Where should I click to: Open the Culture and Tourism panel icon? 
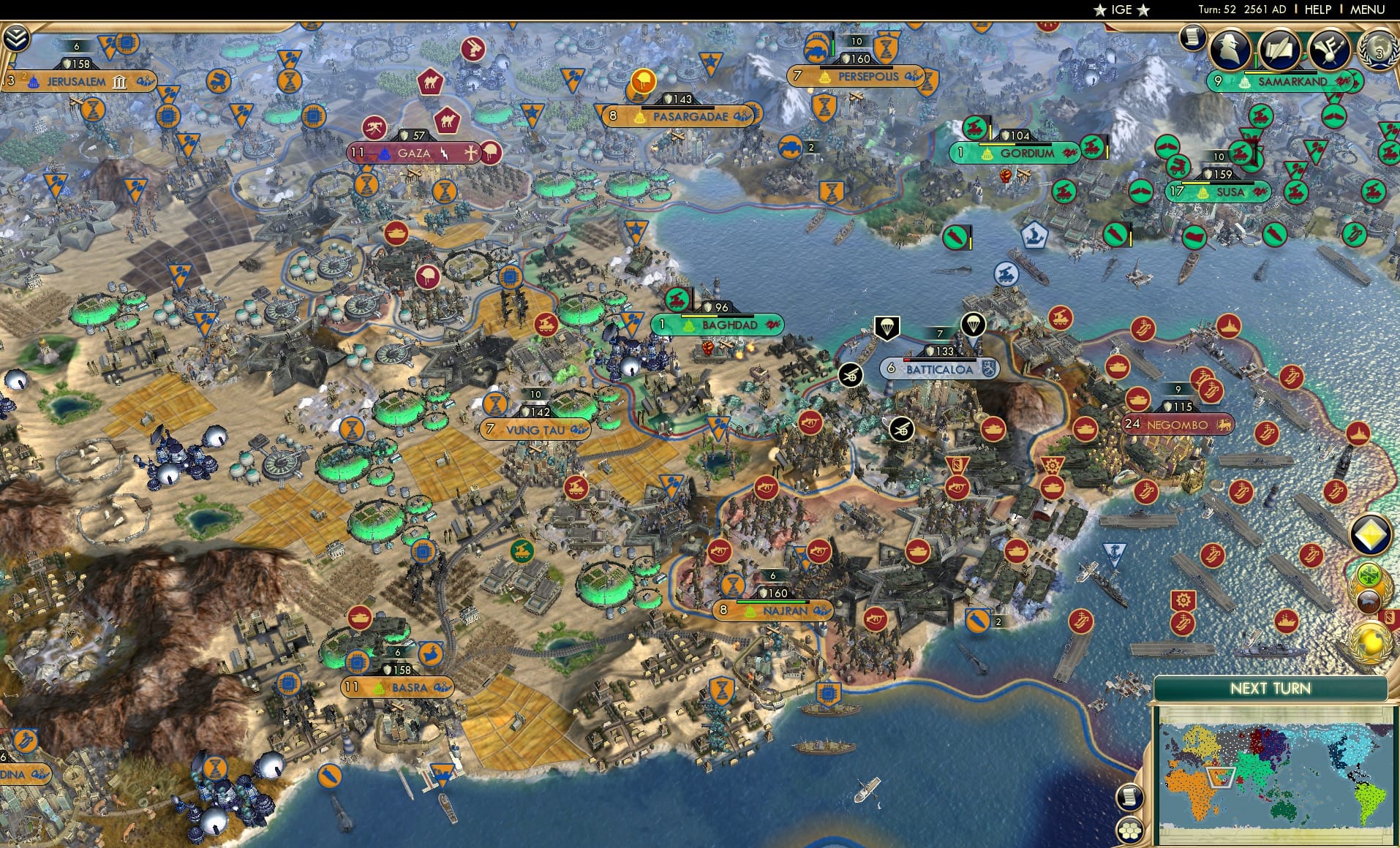coord(1330,49)
